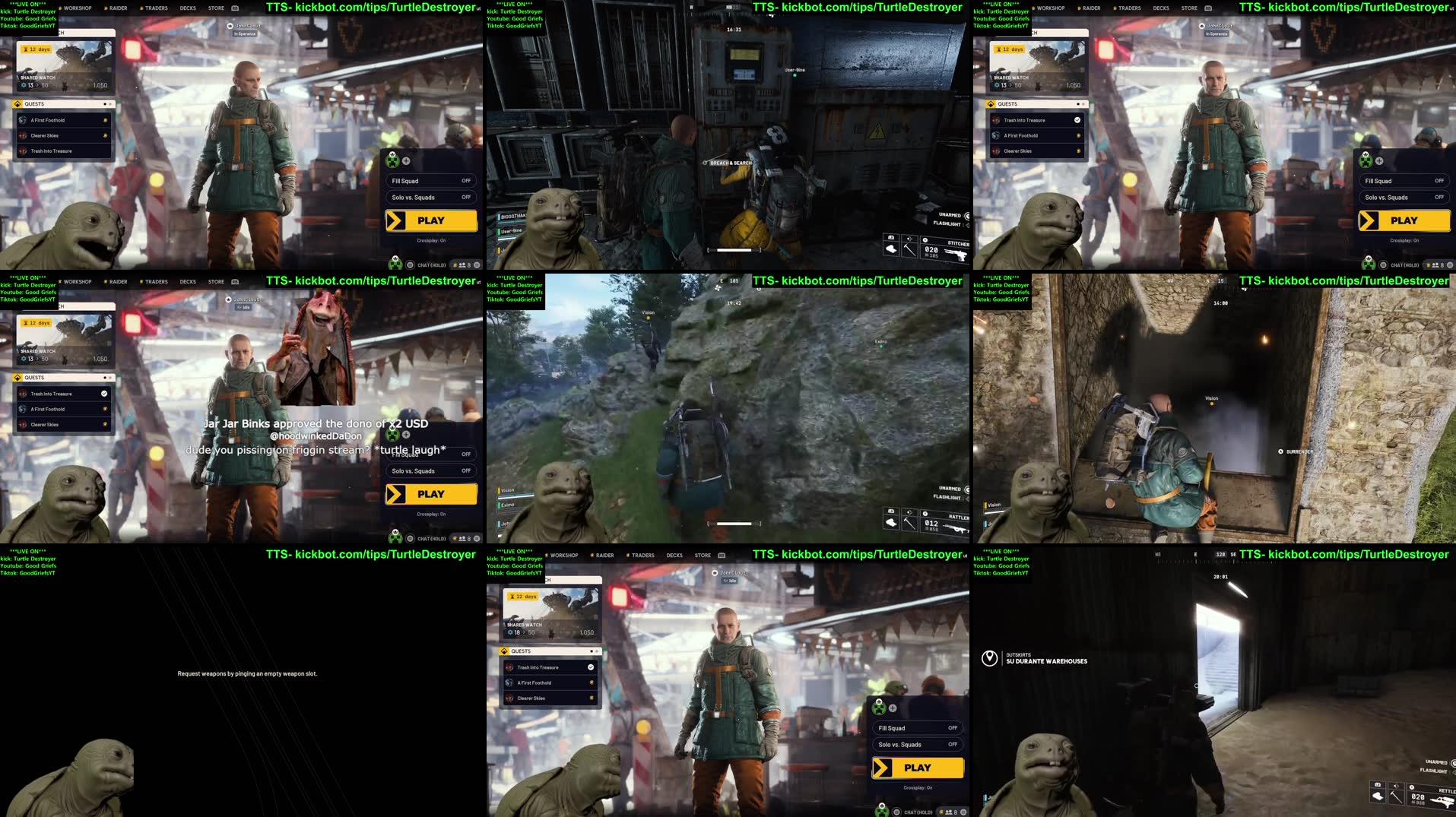This screenshot has height=817, width=1456.
Task: Switch to the DECKS tab
Action: pyautogui.click(x=188, y=8)
